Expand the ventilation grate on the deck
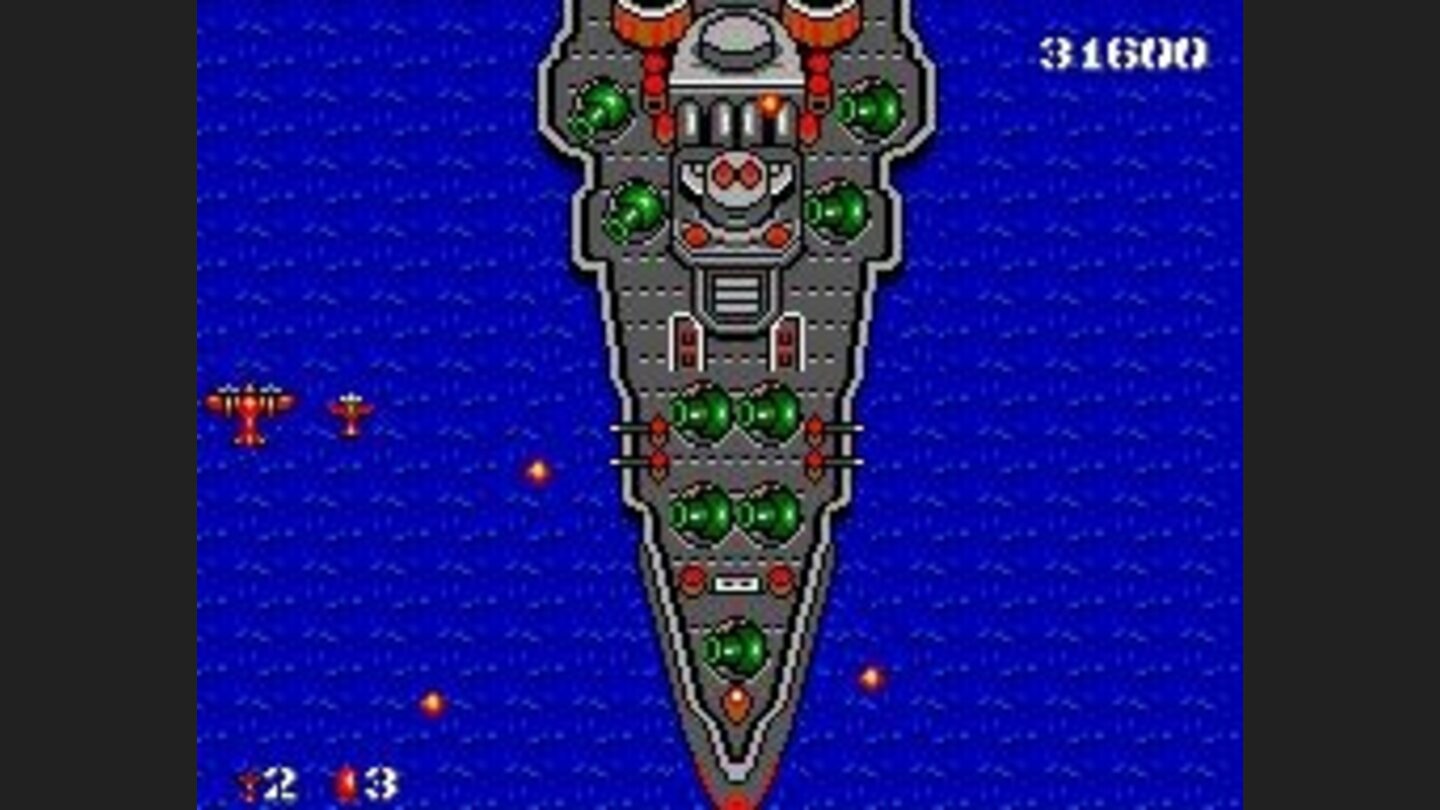Screen dimensions: 1440x810 click(x=737, y=295)
